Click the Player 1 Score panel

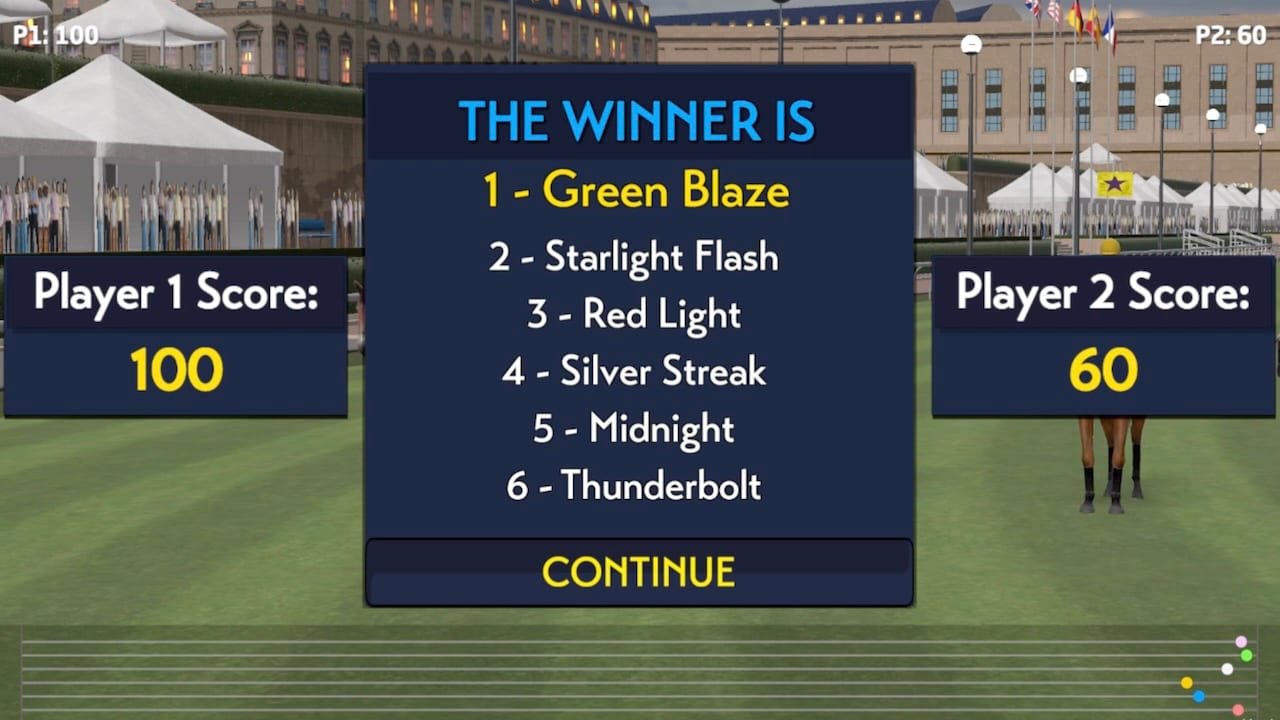(177, 330)
